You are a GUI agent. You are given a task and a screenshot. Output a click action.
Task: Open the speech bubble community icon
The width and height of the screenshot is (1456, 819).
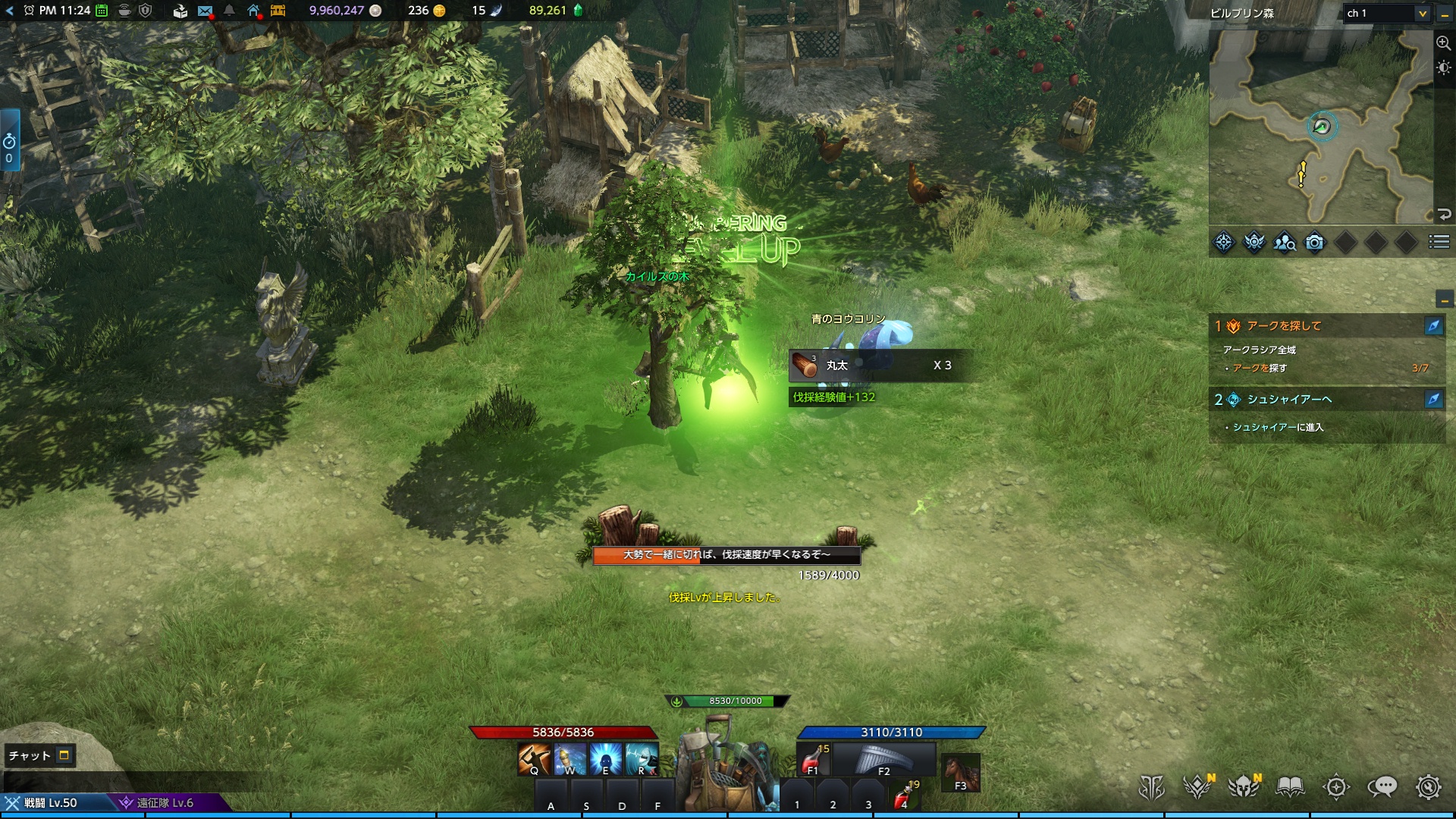(1382, 787)
